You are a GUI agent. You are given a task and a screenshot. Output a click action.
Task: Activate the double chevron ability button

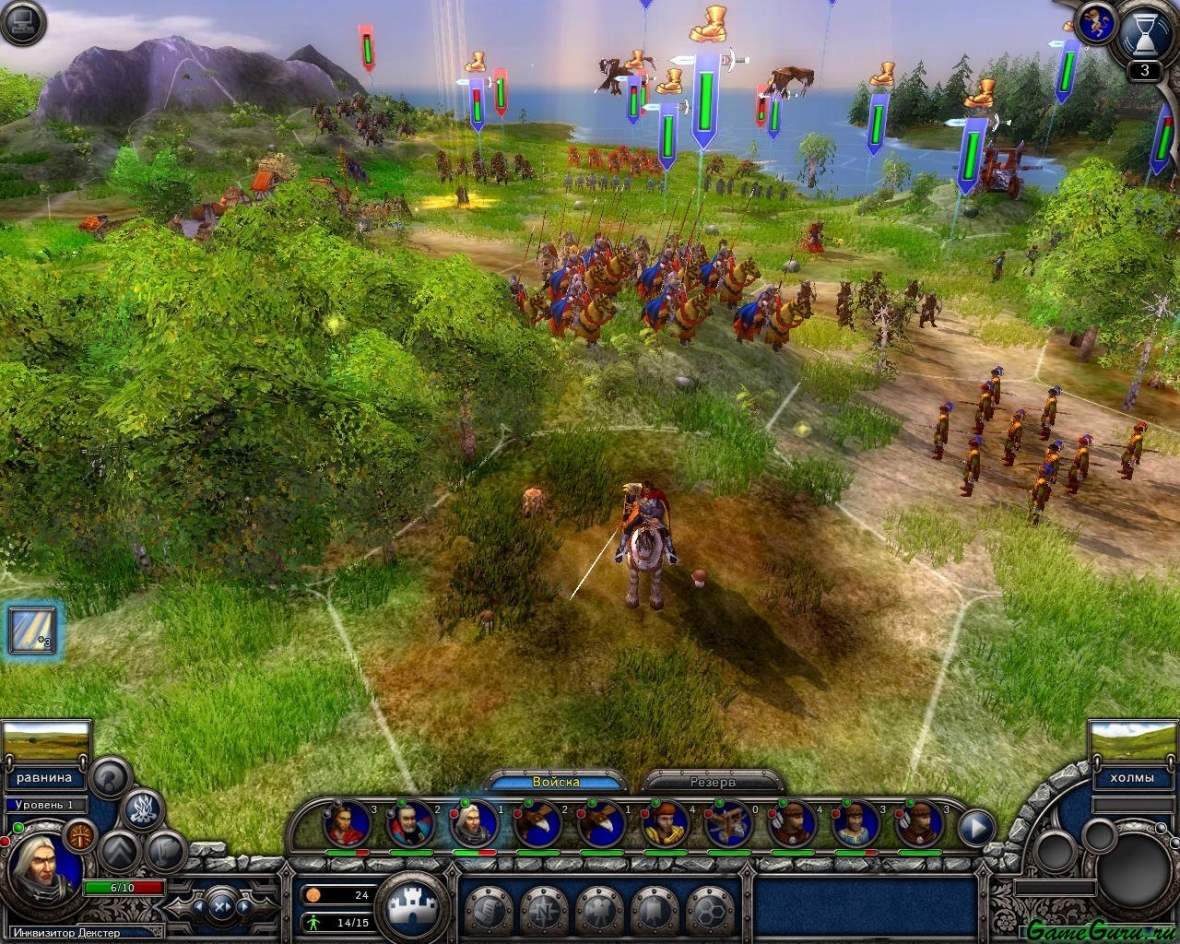119,851
